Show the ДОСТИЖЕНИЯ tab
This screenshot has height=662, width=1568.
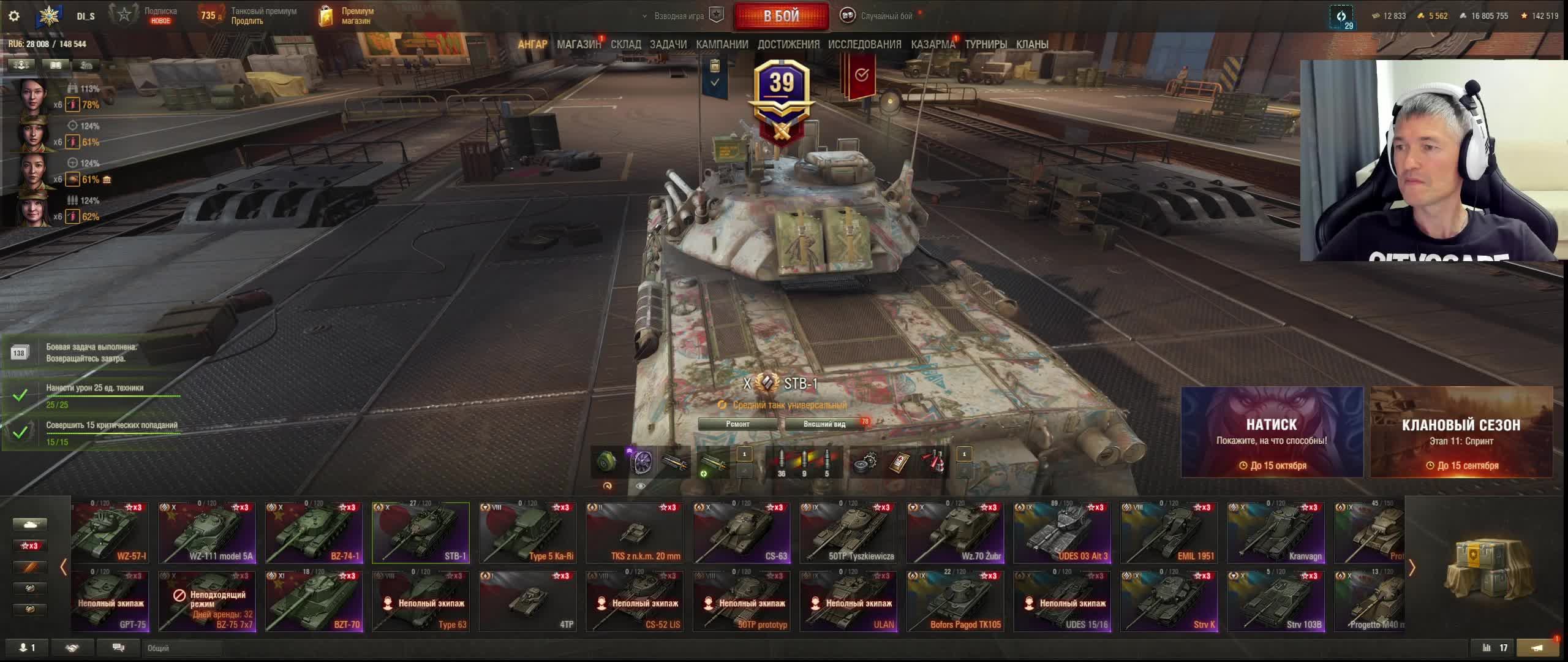coord(788,44)
